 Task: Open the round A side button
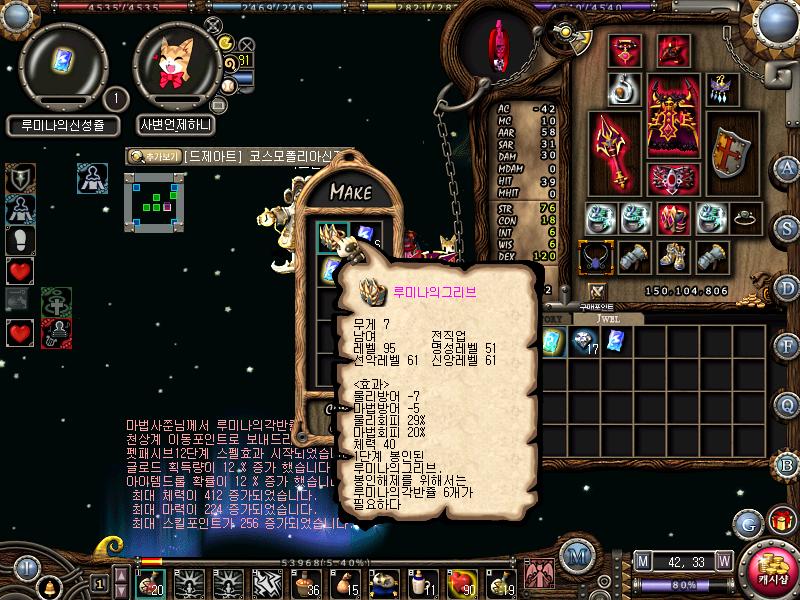(x=787, y=167)
